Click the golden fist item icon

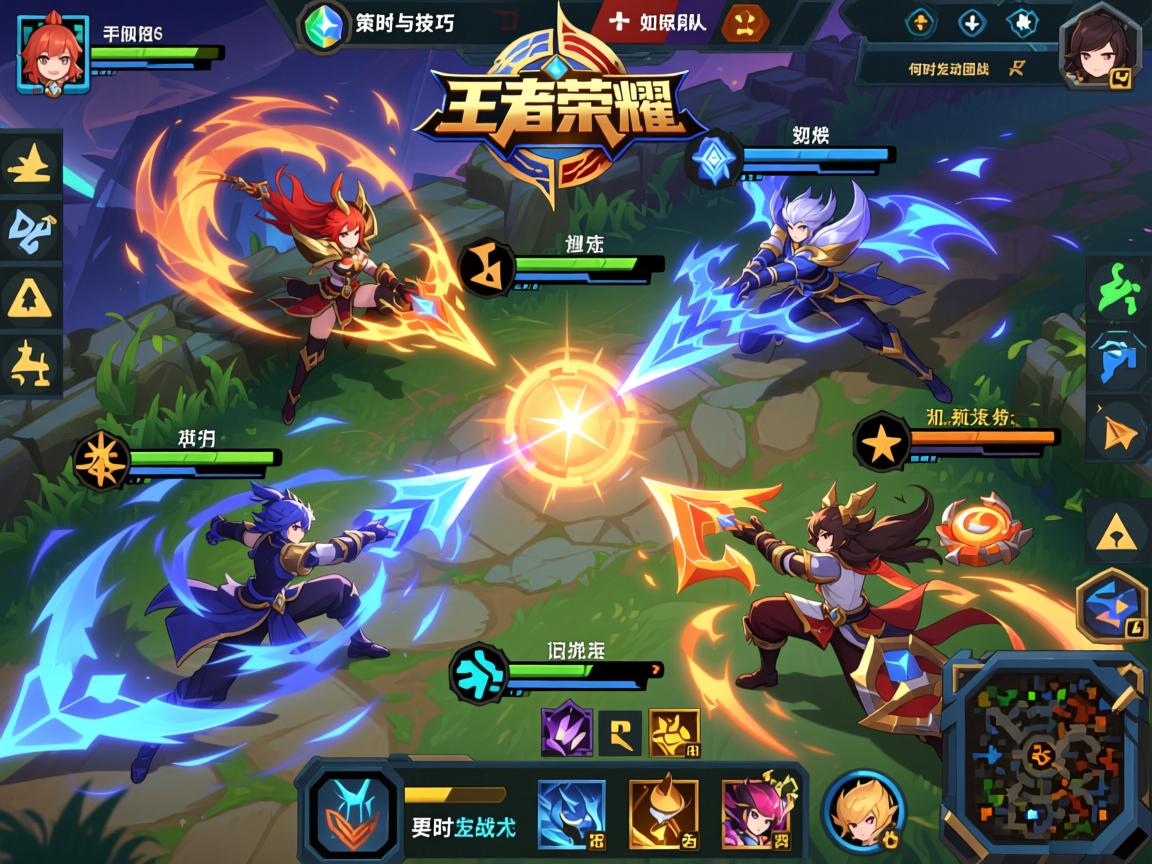pyautogui.click(x=674, y=734)
